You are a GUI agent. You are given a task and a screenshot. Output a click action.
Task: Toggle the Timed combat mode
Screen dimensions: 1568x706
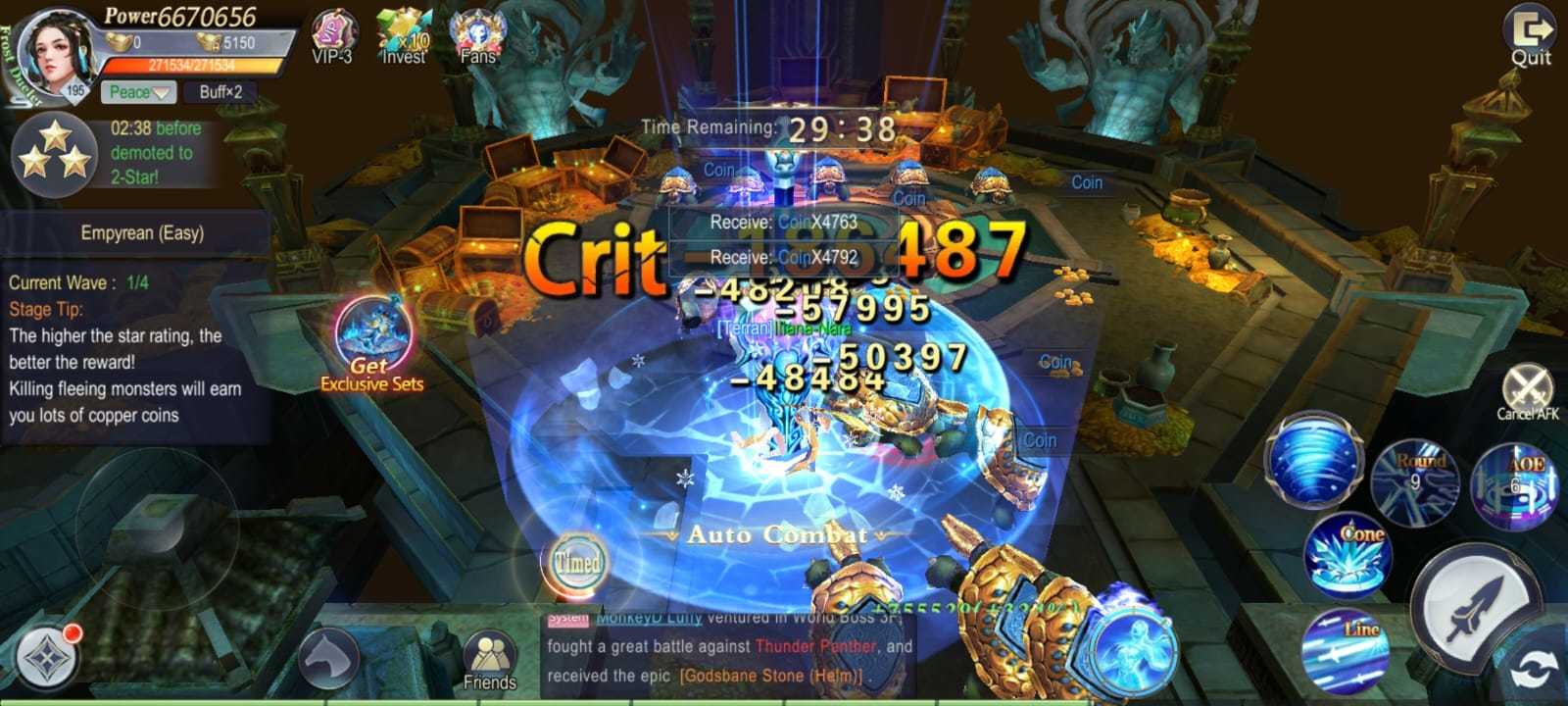coord(580,563)
